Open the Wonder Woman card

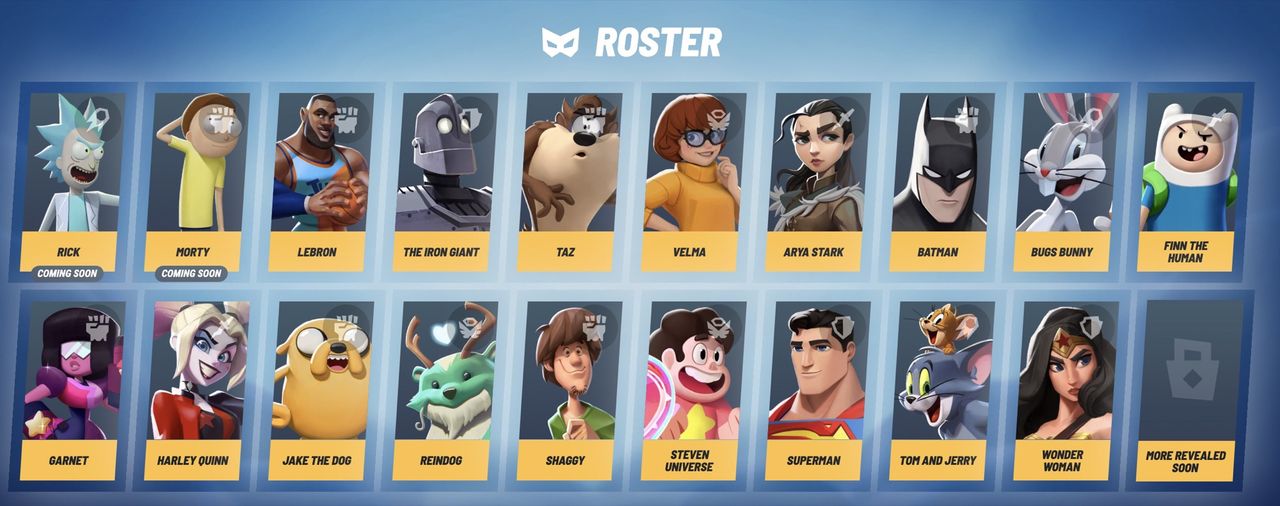pos(1063,388)
